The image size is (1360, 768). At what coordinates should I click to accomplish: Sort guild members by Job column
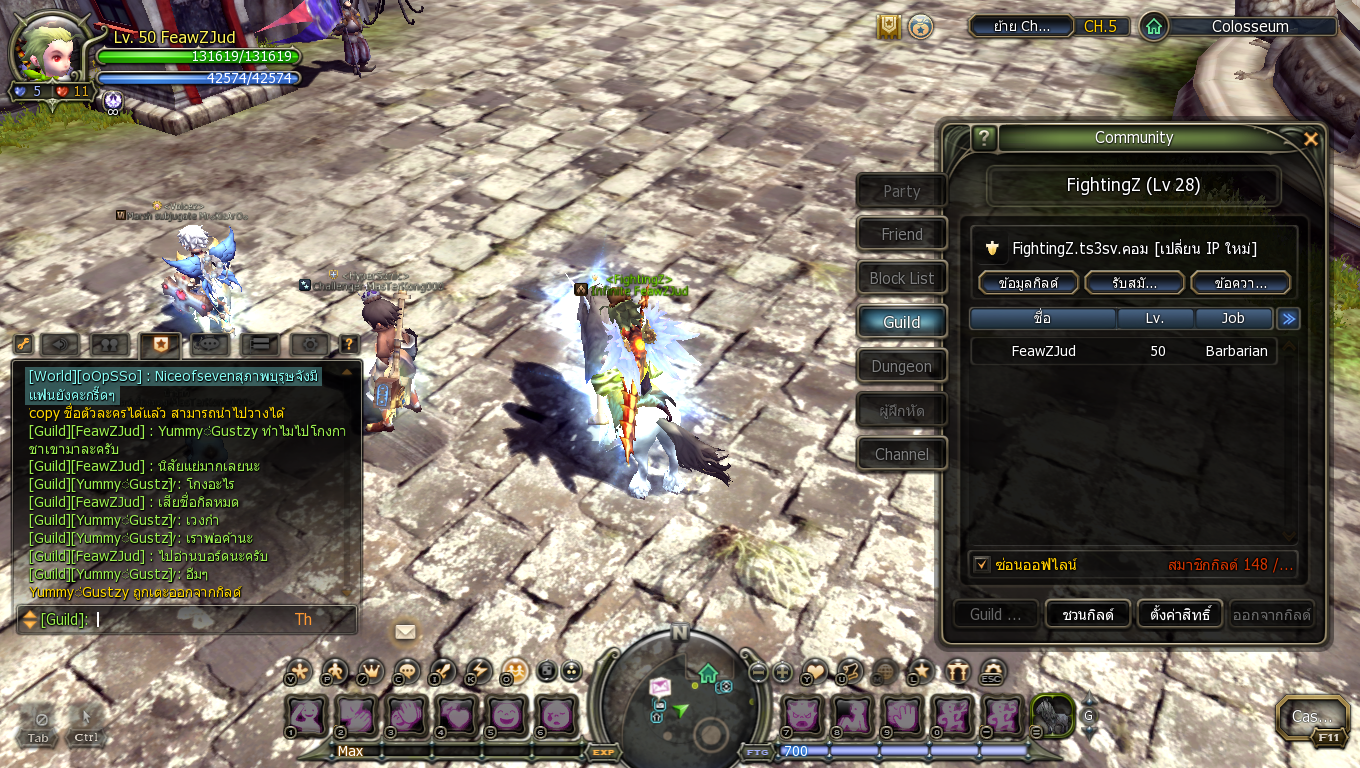[x=1233, y=318]
